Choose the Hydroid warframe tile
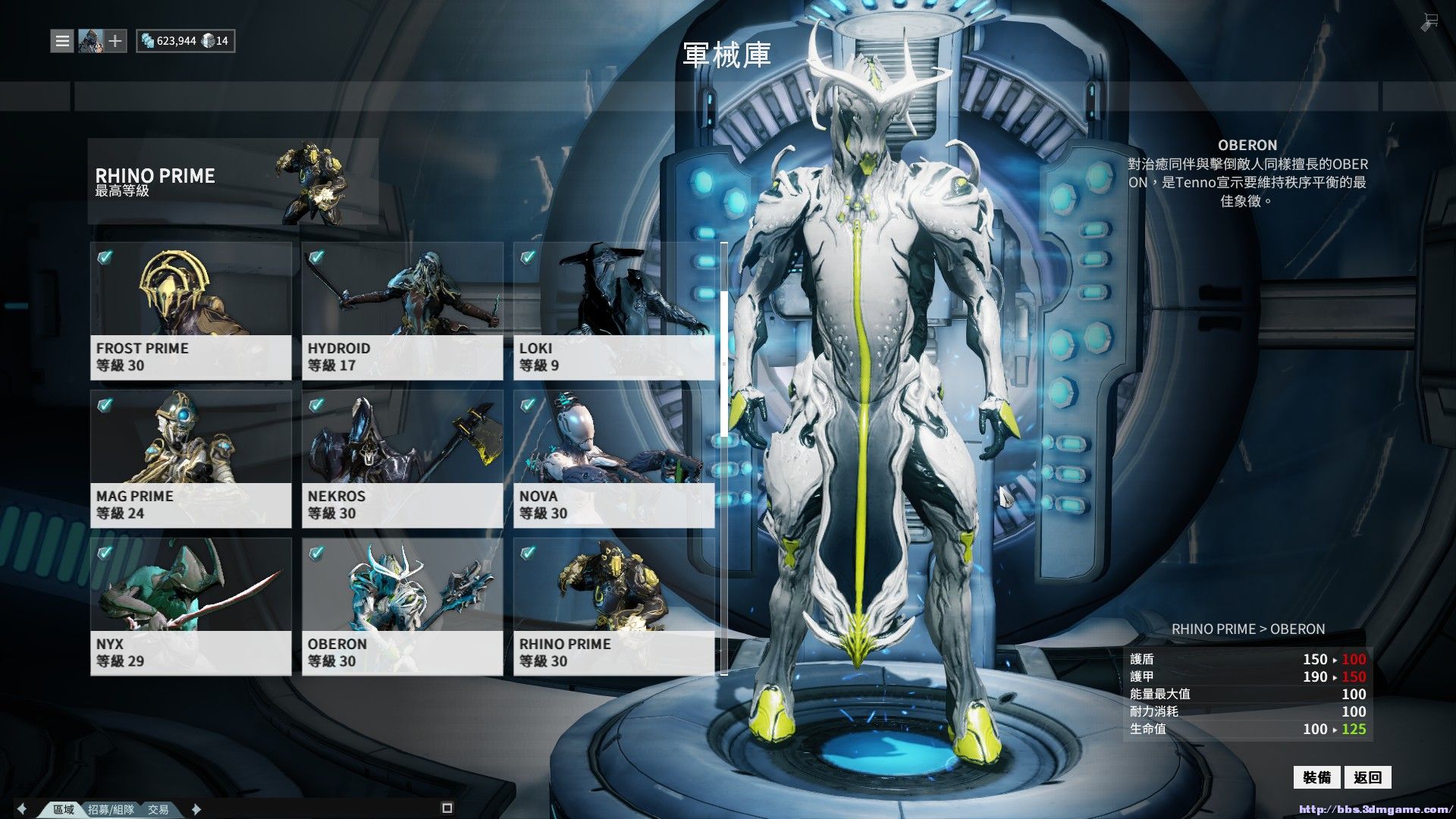This screenshot has width=1456, height=819. pyautogui.click(x=402, y=311)
